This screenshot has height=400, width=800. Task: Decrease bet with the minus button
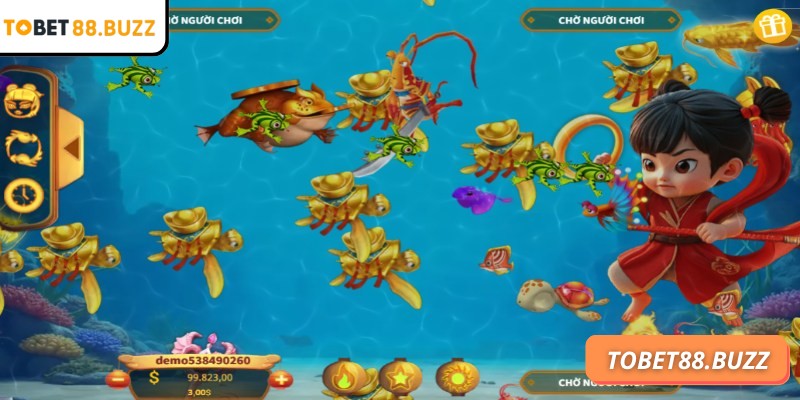pyautogui.click(x=117, y=378)
